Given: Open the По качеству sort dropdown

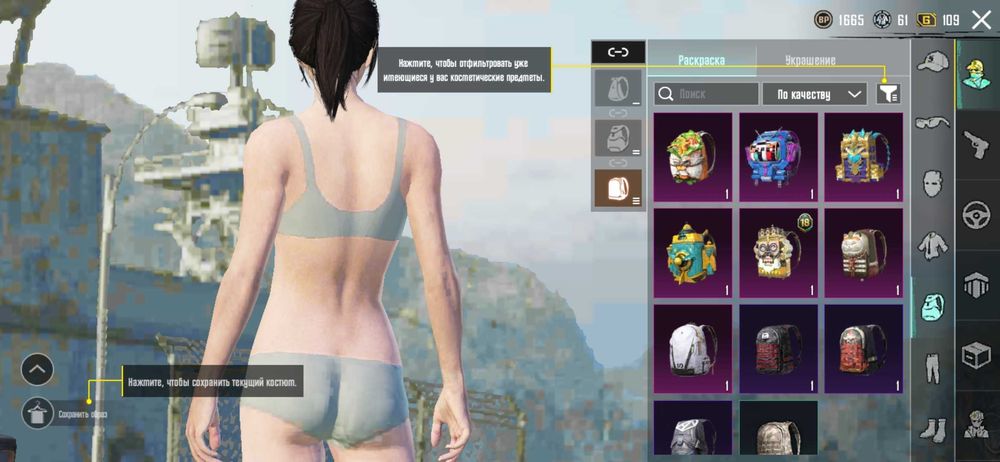Looking at the screenshot, I should pos(814,94).
